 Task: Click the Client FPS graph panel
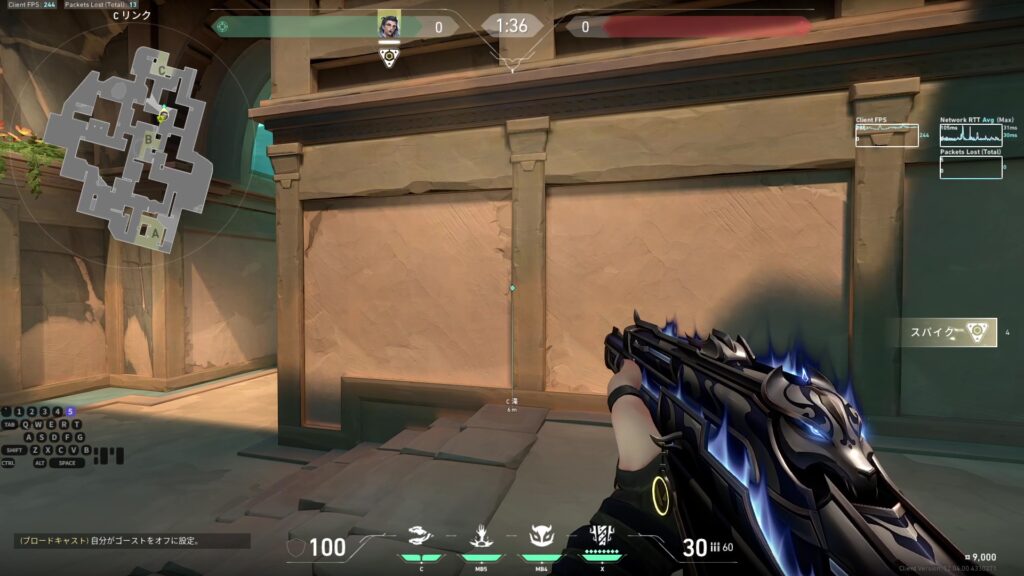tap(887, 136)
